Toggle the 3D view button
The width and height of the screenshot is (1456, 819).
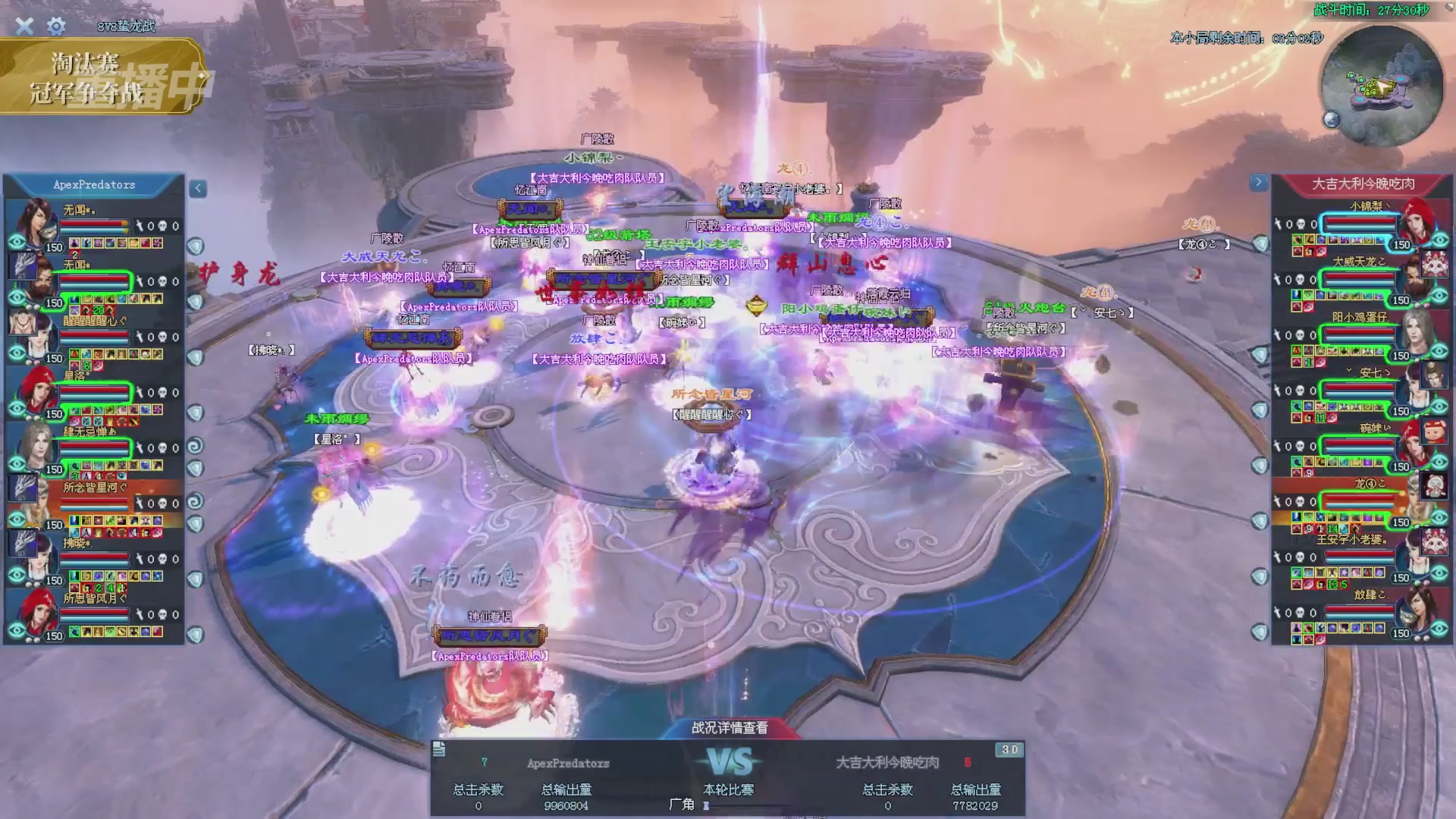click(1009, 749)
